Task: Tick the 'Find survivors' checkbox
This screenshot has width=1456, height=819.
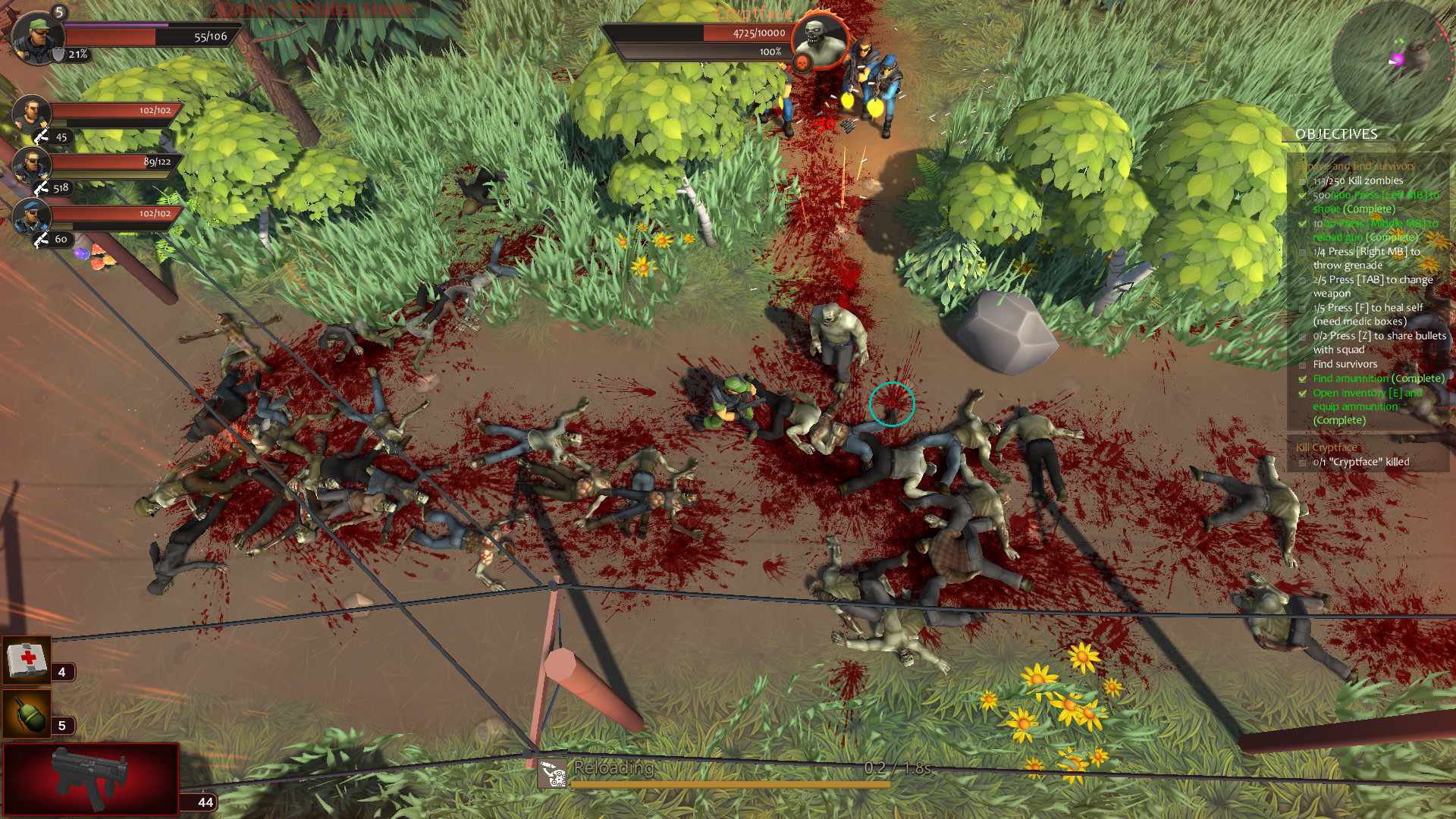Action: coord(1302,364)
